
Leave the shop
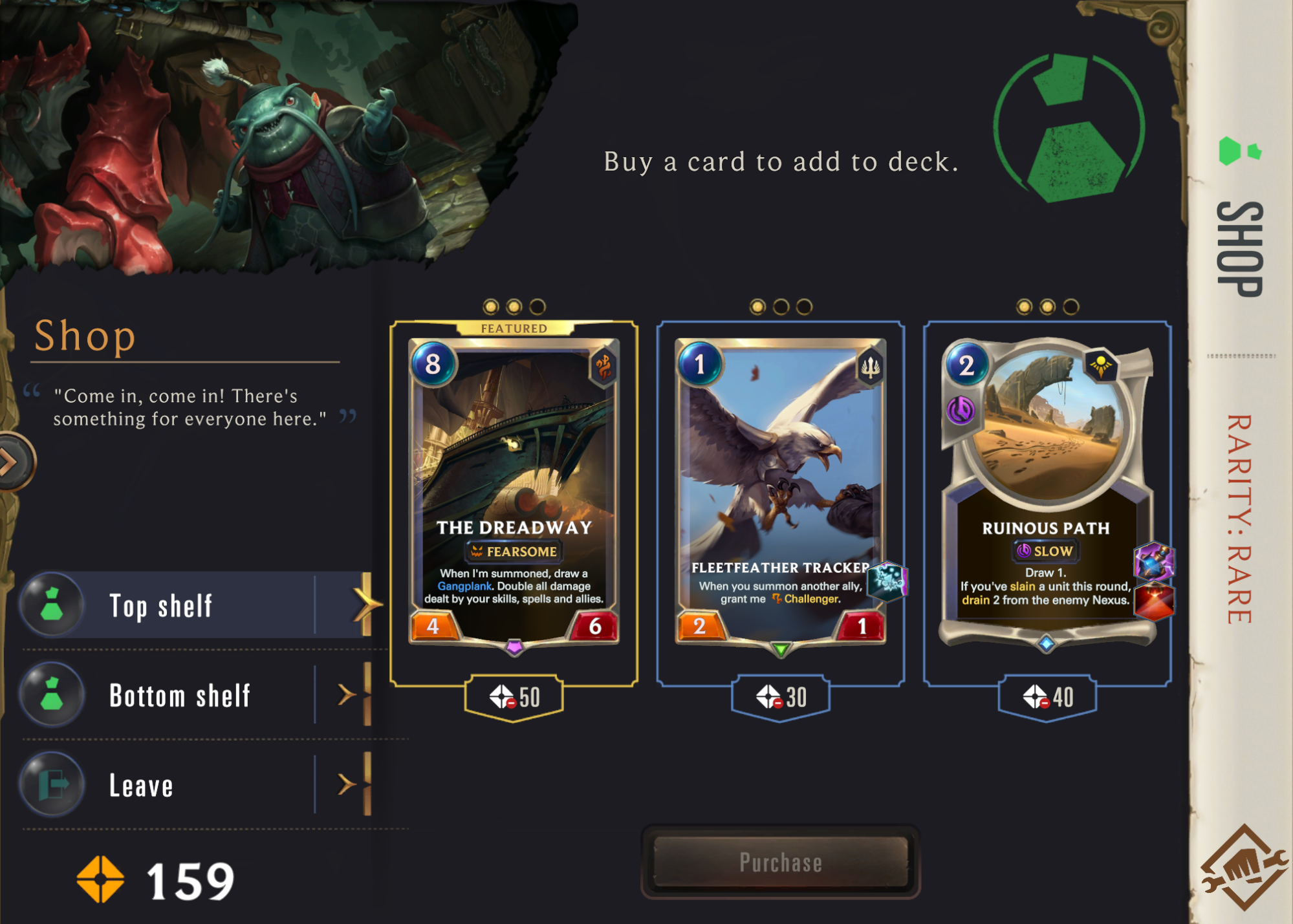click(x=194, y=785)
